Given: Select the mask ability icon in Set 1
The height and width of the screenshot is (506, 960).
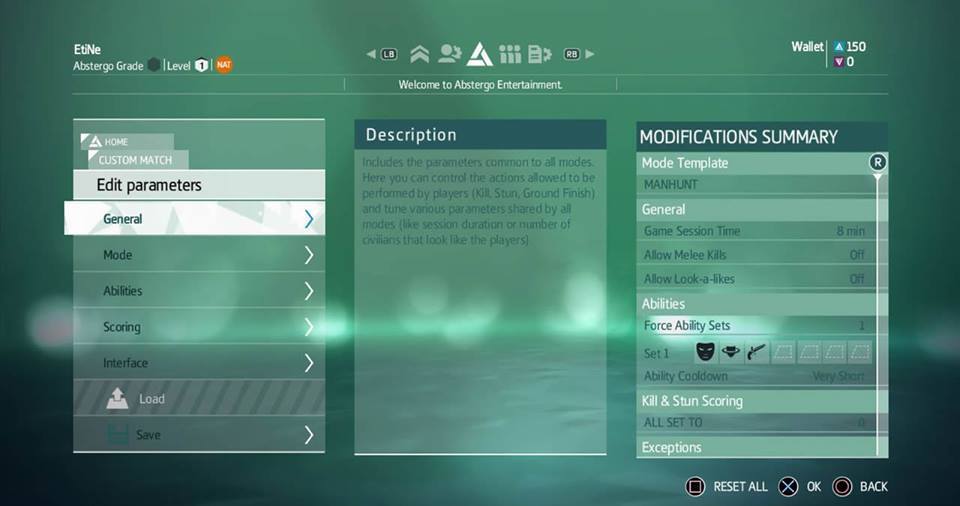Looking at the screenshot, I should [706, 352].
